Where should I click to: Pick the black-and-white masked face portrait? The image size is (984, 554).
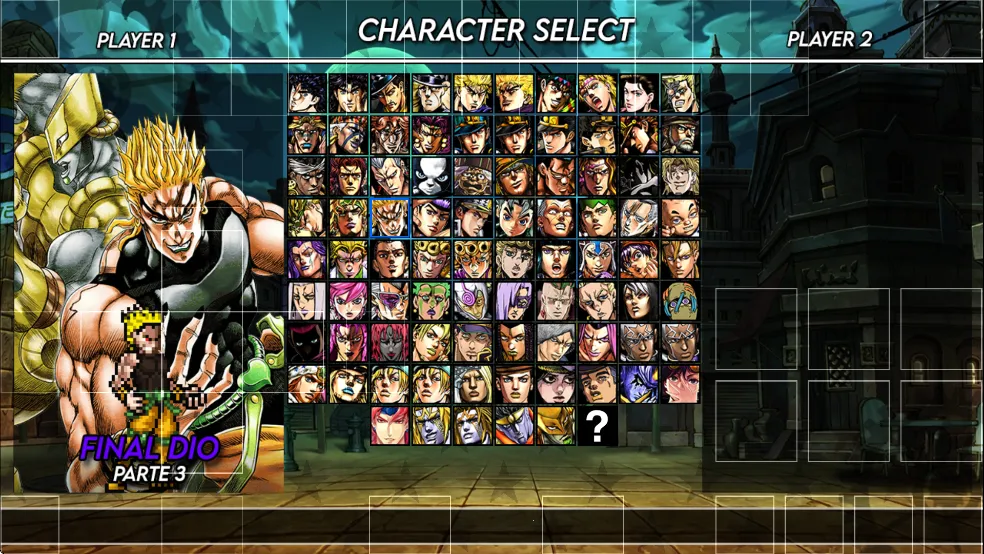(x=431, y=176)
